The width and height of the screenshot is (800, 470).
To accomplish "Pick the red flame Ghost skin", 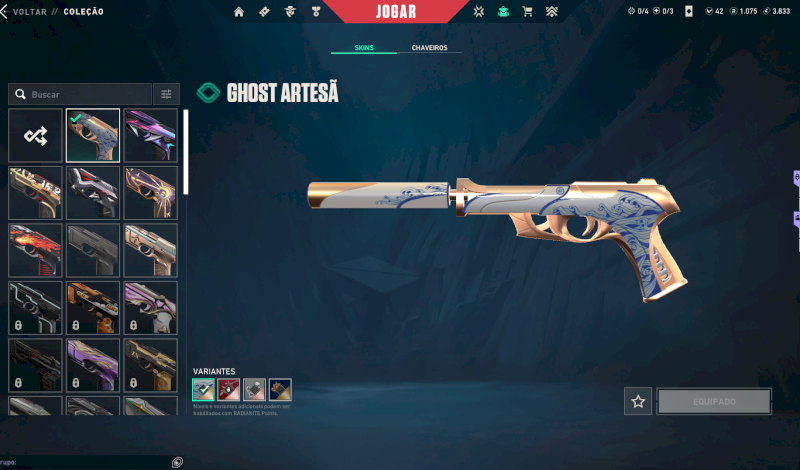I will coord(35,249).
